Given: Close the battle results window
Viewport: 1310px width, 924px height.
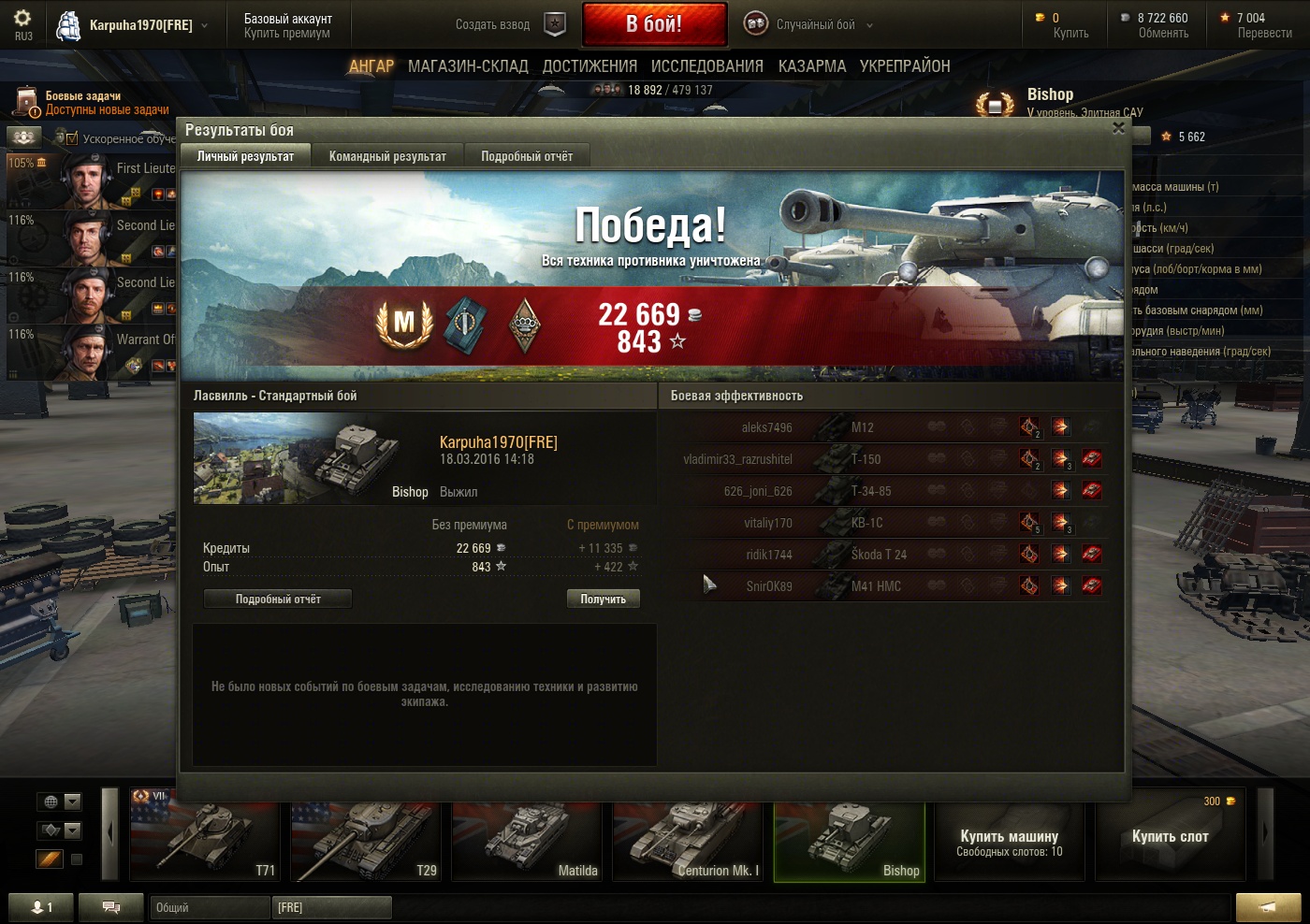Looking at the screenshot, I should tap(1118, 128).
